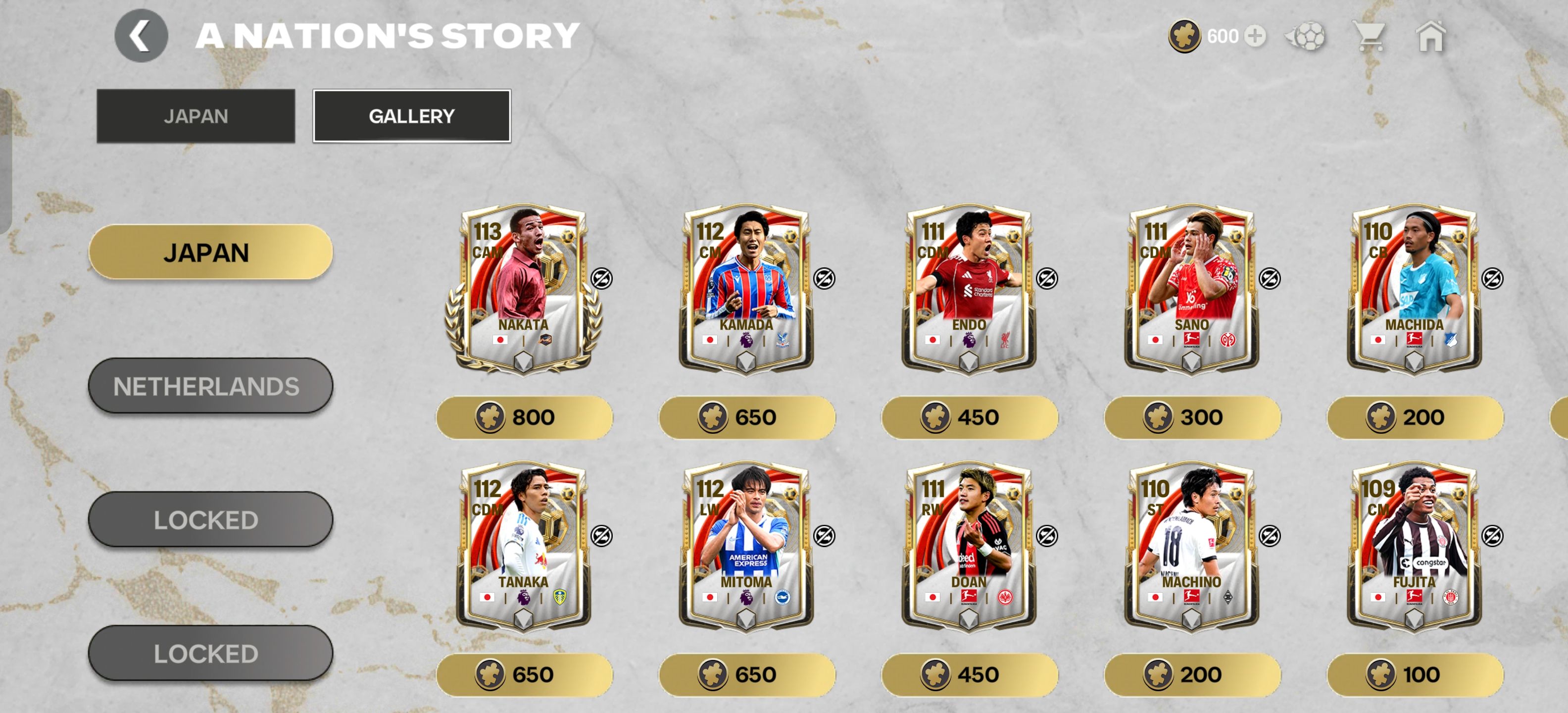
Task: Choose the 111 RW Doan card
Action: [x=969, y=545]
